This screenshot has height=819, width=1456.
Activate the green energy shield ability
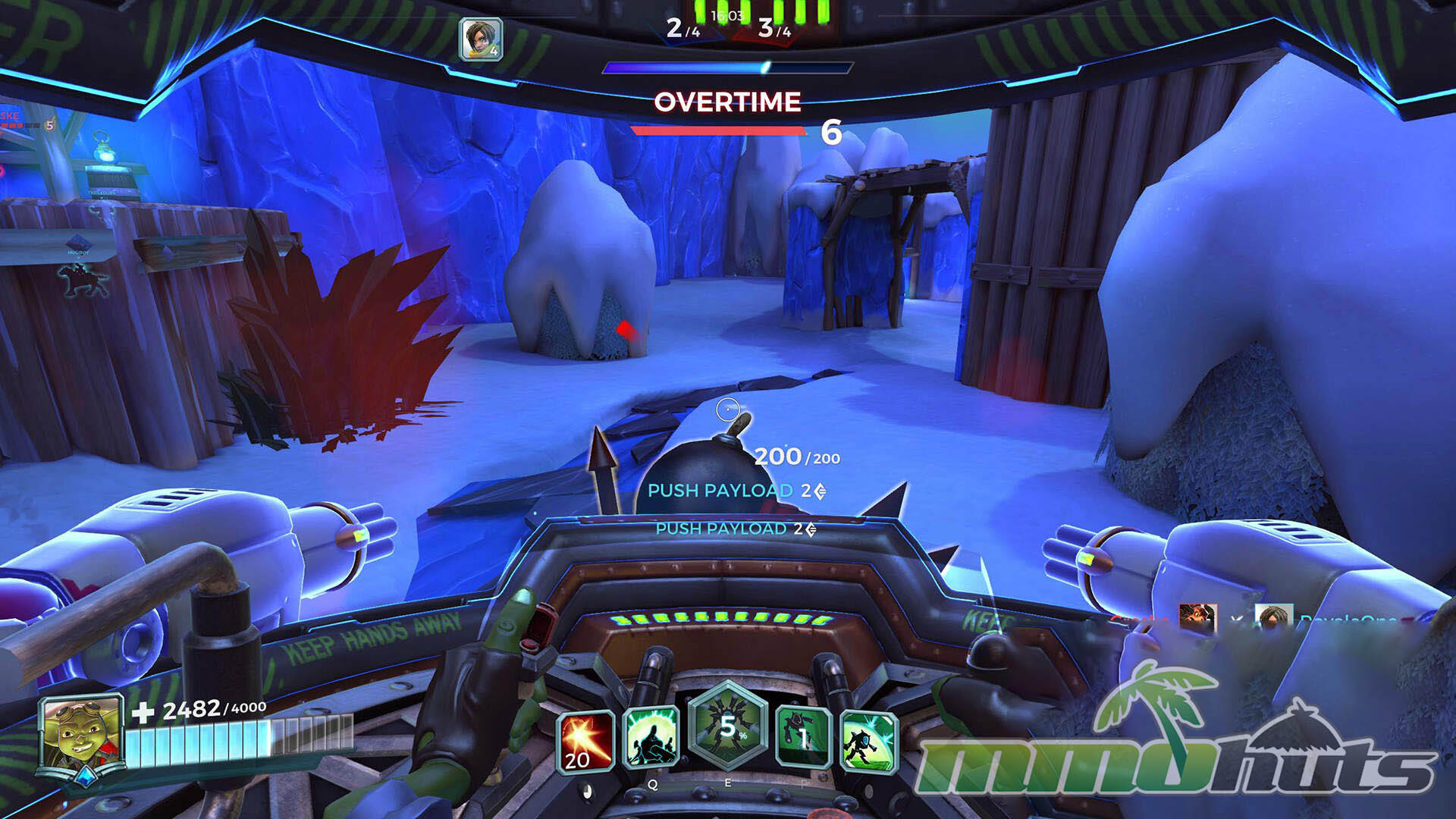tap(651, 737)
